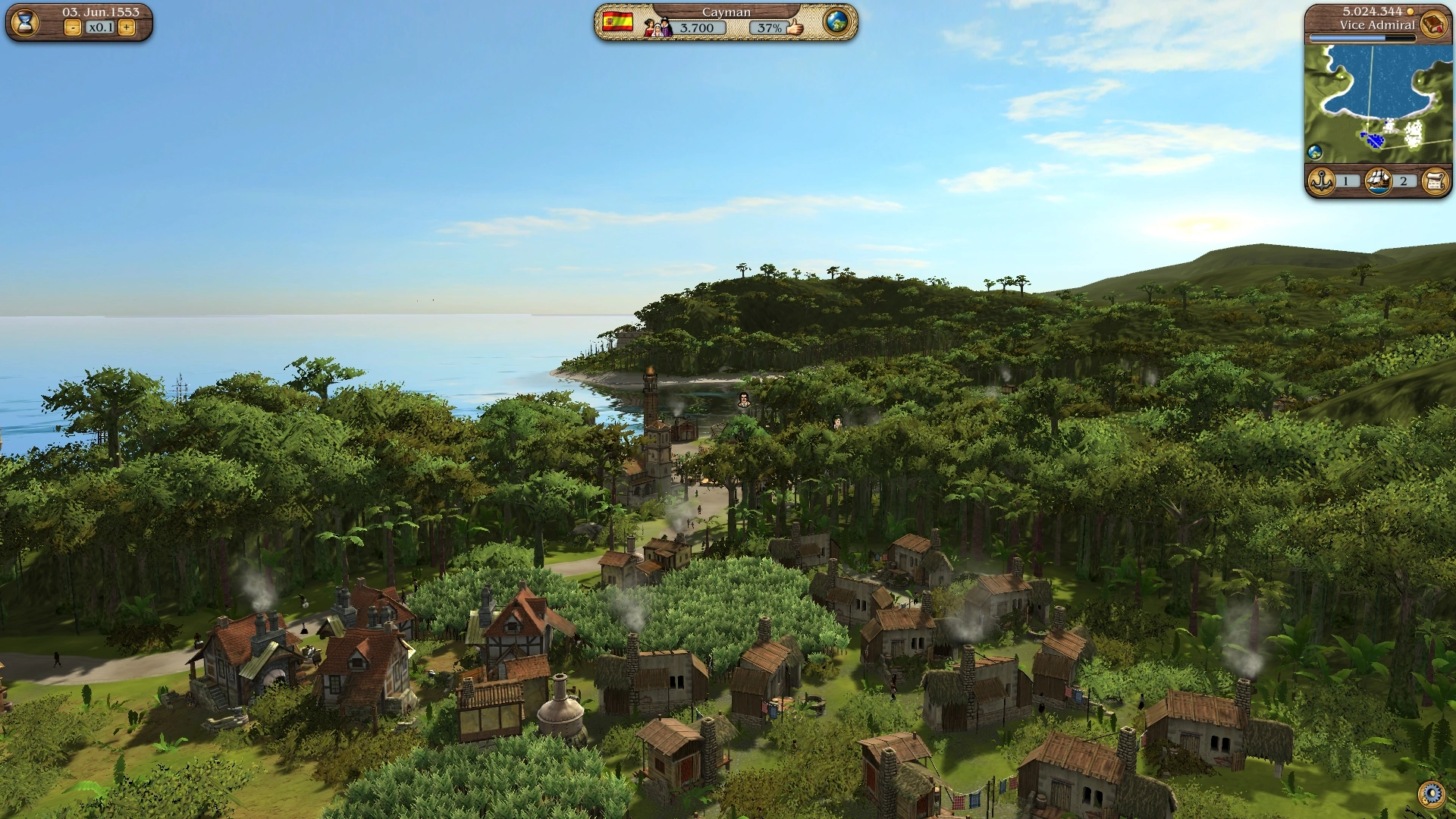Increase game speed with the plus button
The height and width of the screenshot is (819, 1456).
pos(127,28)
